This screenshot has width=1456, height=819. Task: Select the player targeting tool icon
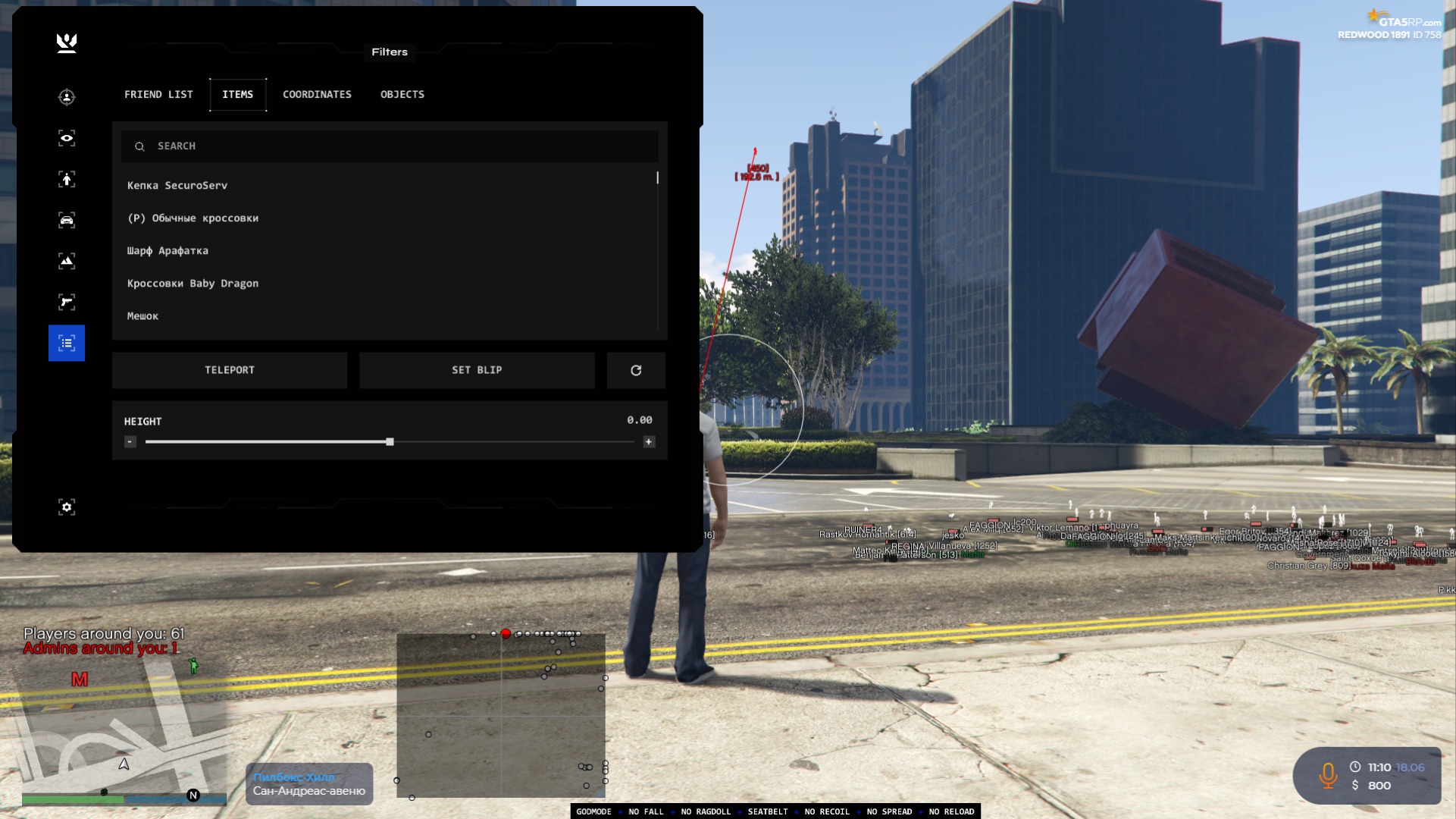[x=67, y=98]
